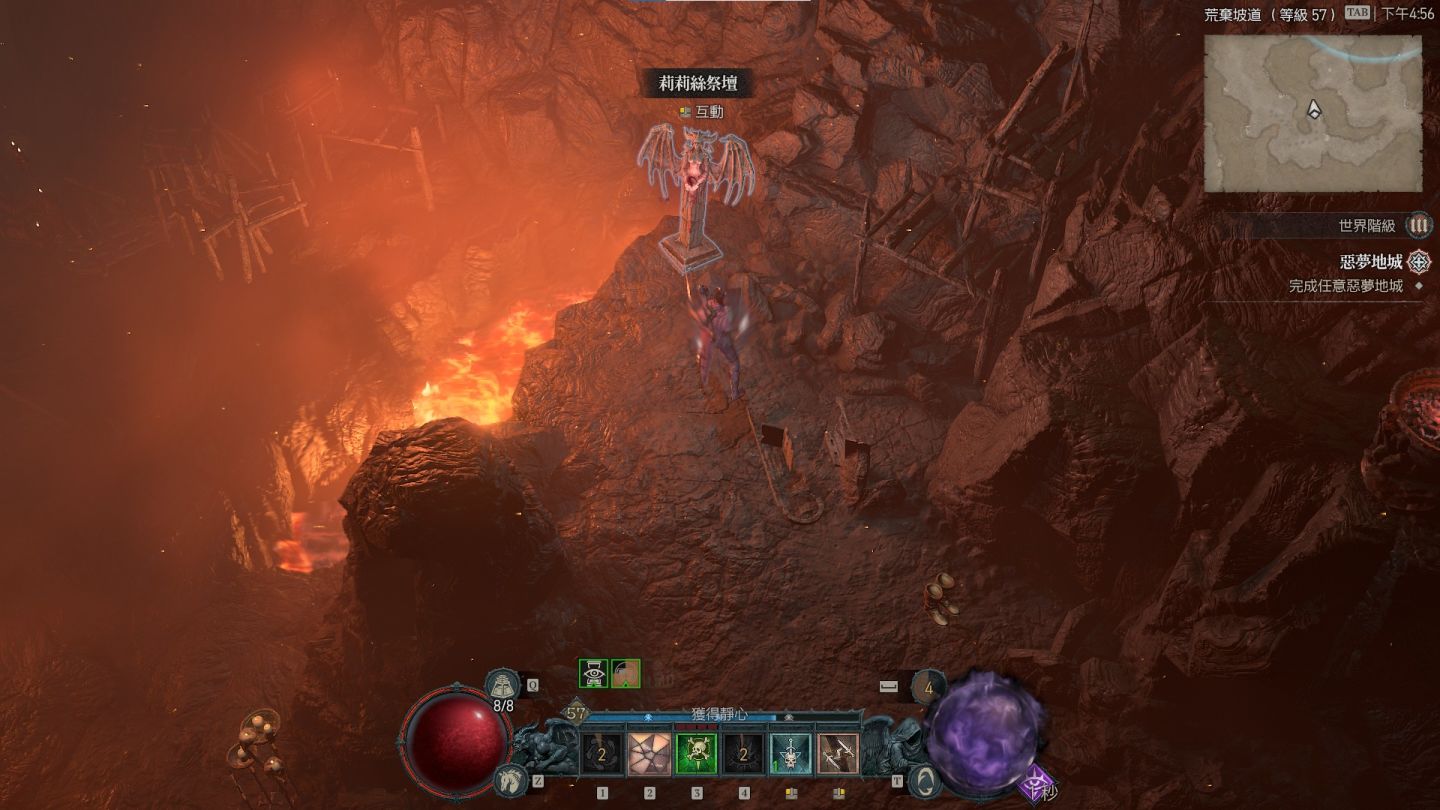Use the healing potion icon showing 8/8
This screenshot has height=810, width=1440.
click(x=502, y=686)
